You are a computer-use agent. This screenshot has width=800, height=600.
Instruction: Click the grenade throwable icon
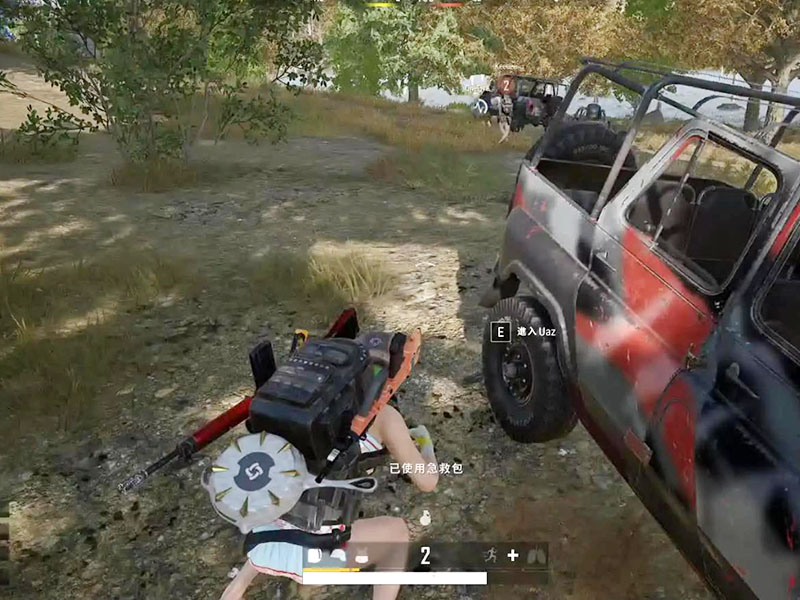(x=425, y=518)
